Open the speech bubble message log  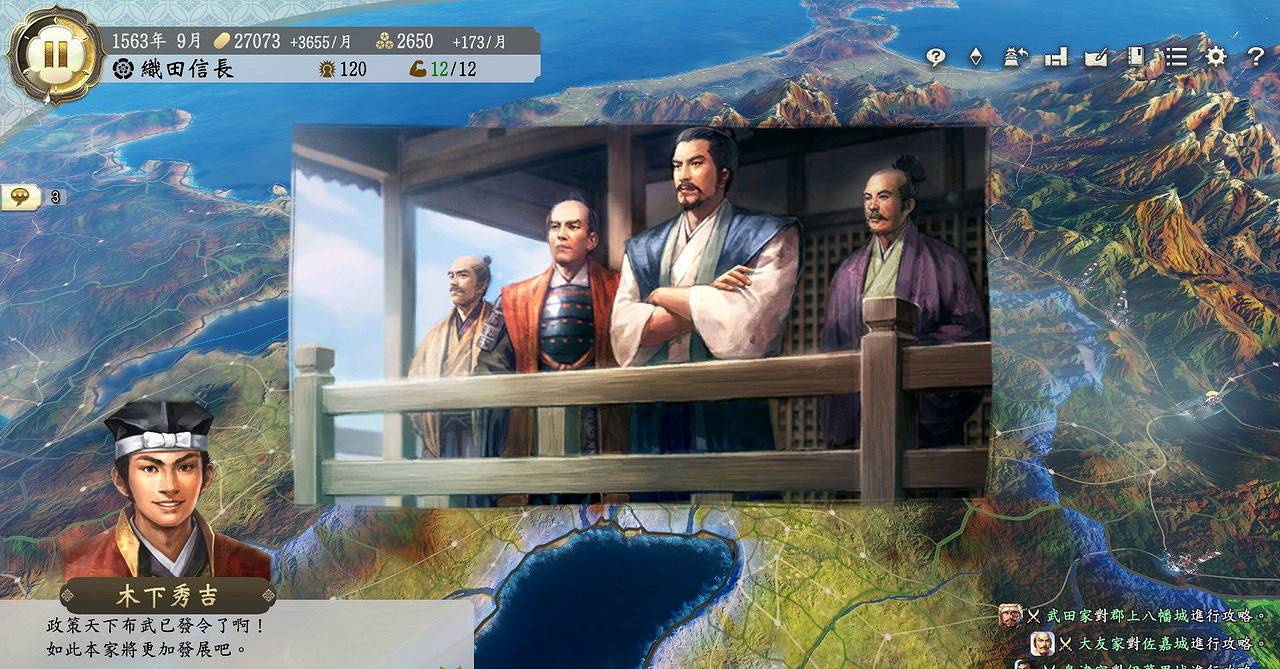[x=20, y=197]
